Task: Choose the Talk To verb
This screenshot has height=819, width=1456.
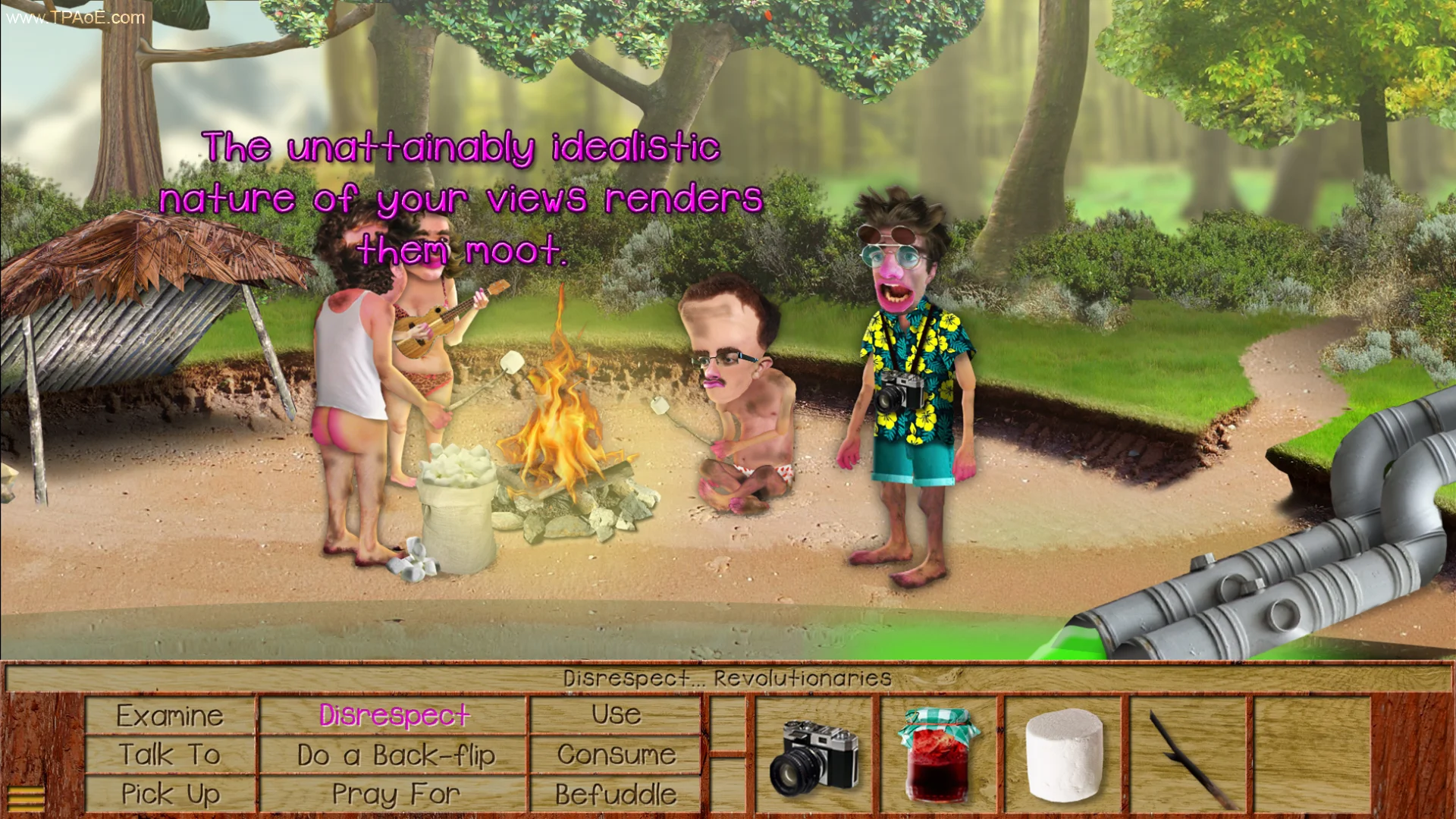Action: [x=170, y=755]
